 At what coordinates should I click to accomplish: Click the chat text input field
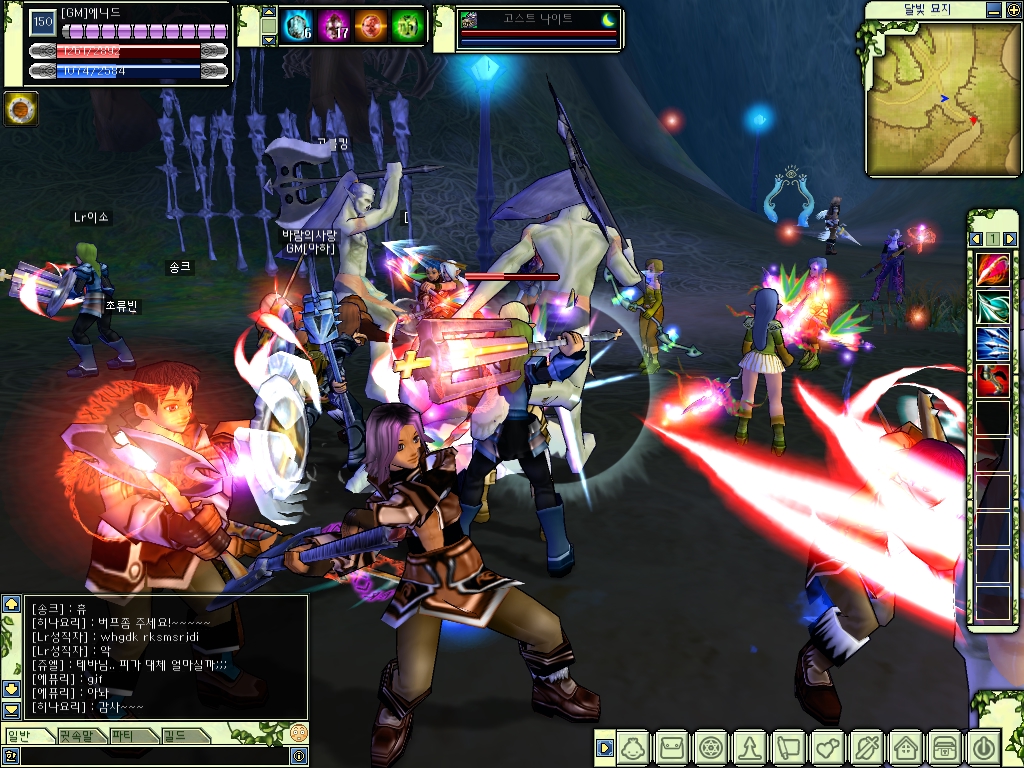[x=150, y=756]
